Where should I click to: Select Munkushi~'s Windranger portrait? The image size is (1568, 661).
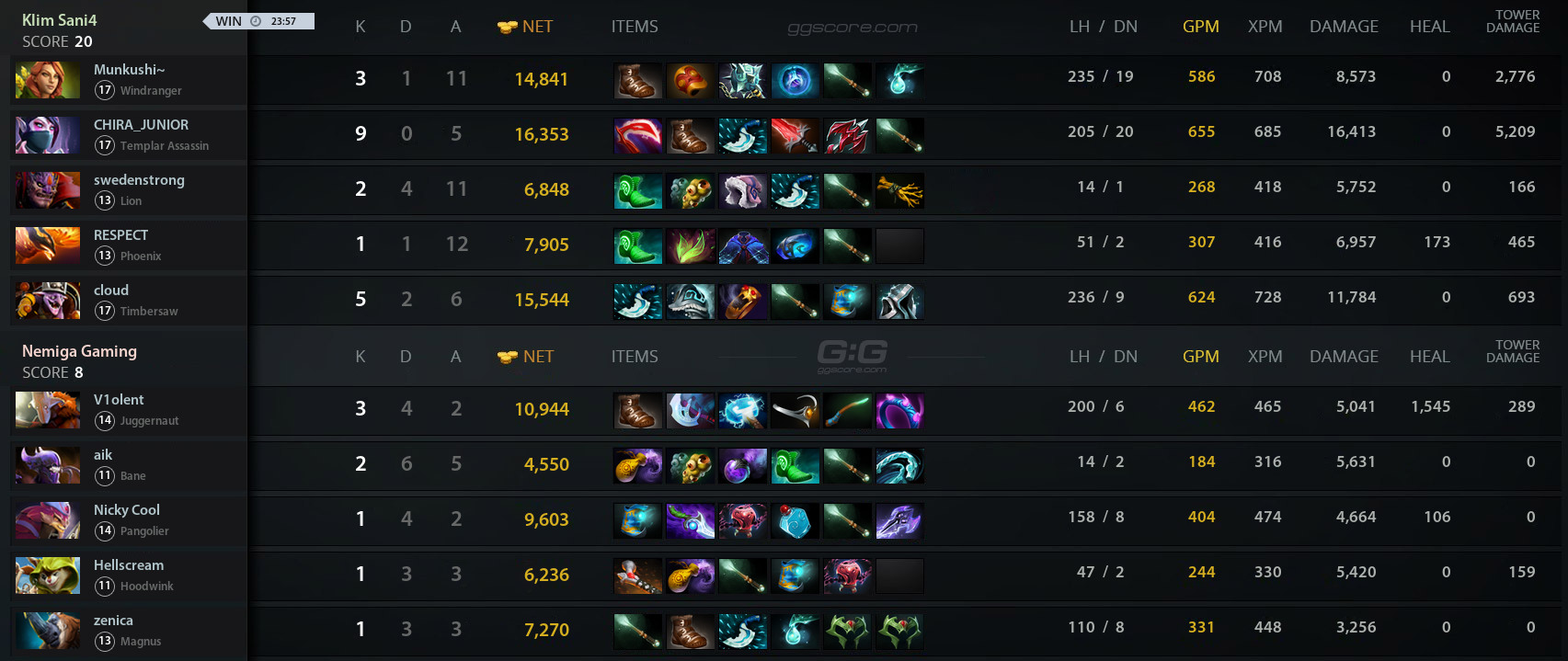coord(48,80)
